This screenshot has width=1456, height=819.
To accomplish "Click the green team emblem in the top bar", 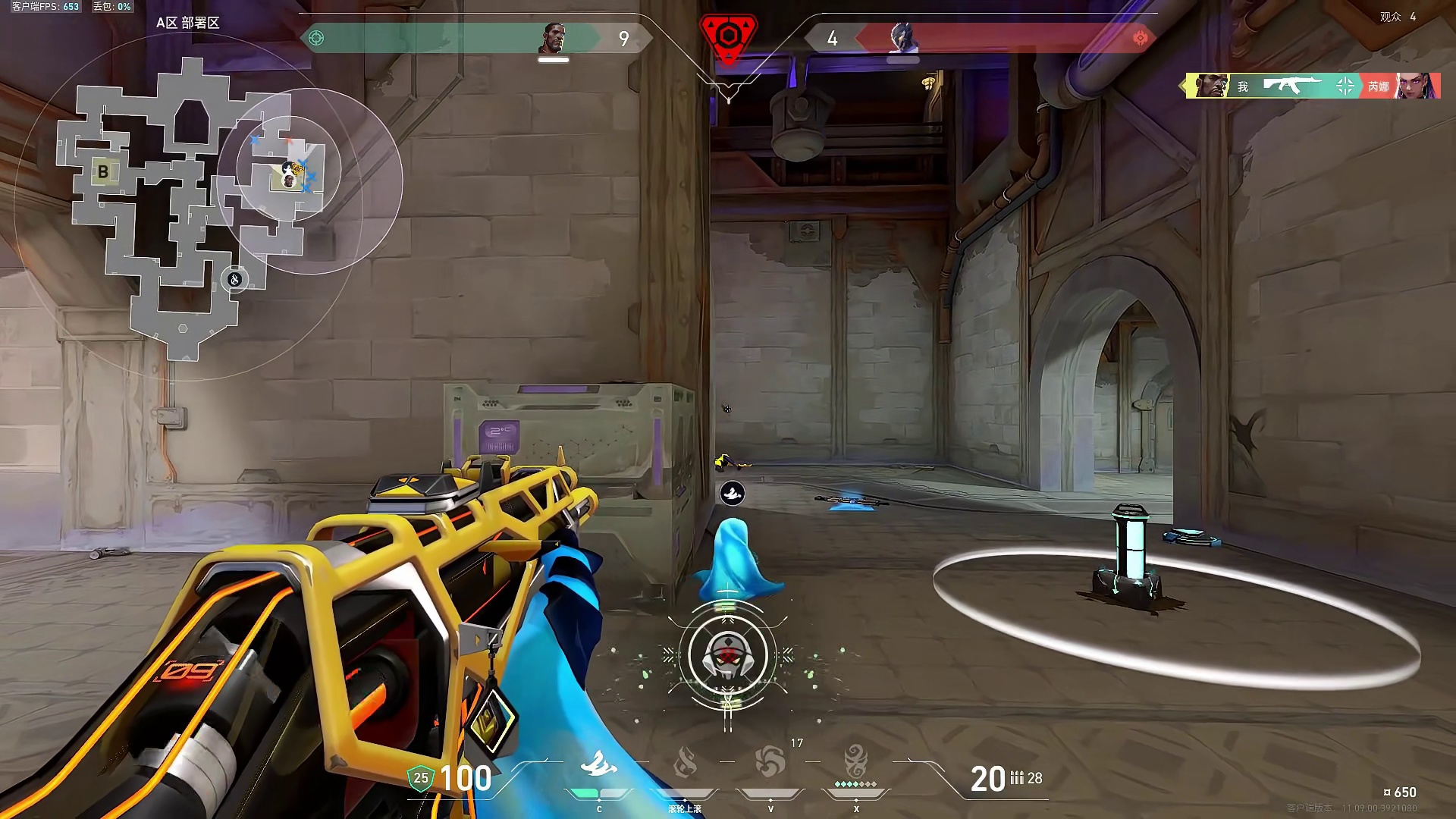I will [317, 38].
